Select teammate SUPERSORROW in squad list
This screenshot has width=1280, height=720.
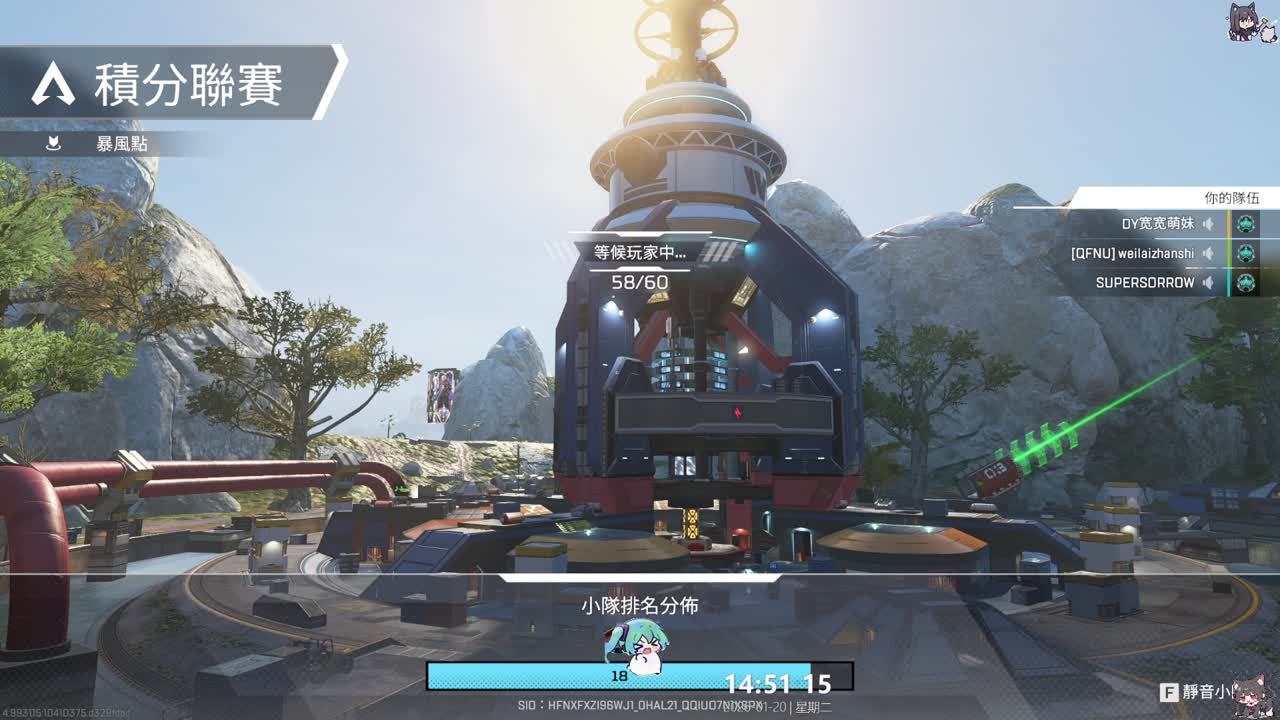(1145, 283)
